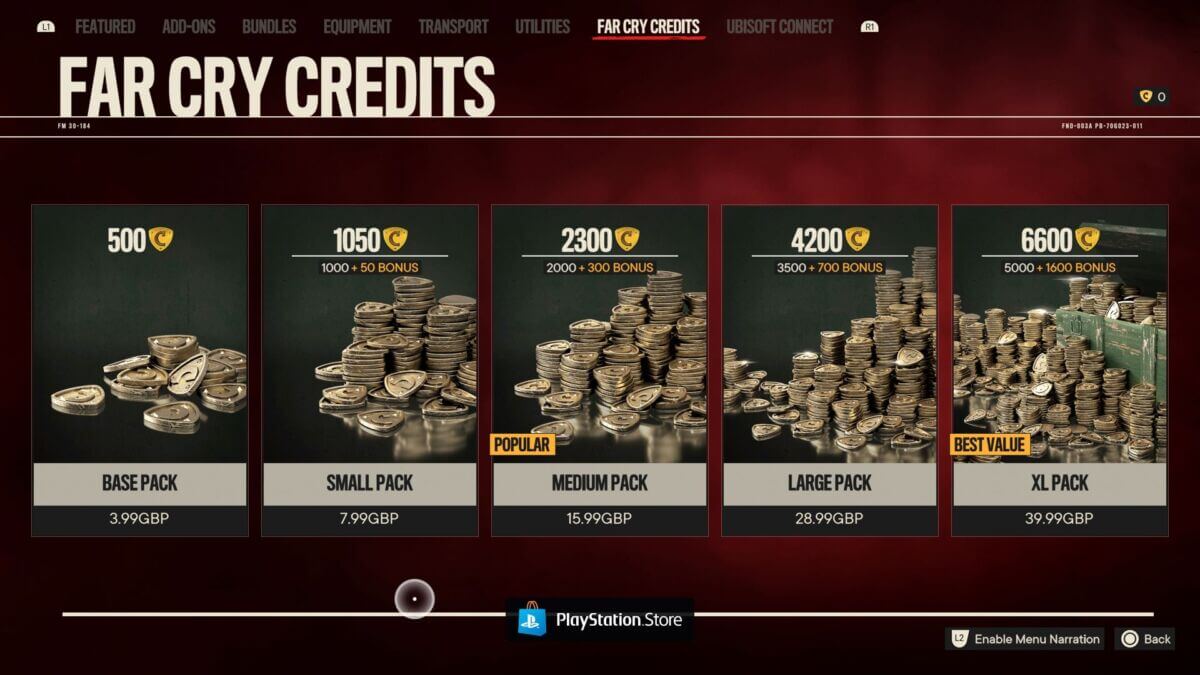Choose the 500 credit Base Pack
The width and height of the screenshot is (1200, 675).
(140, 370)
